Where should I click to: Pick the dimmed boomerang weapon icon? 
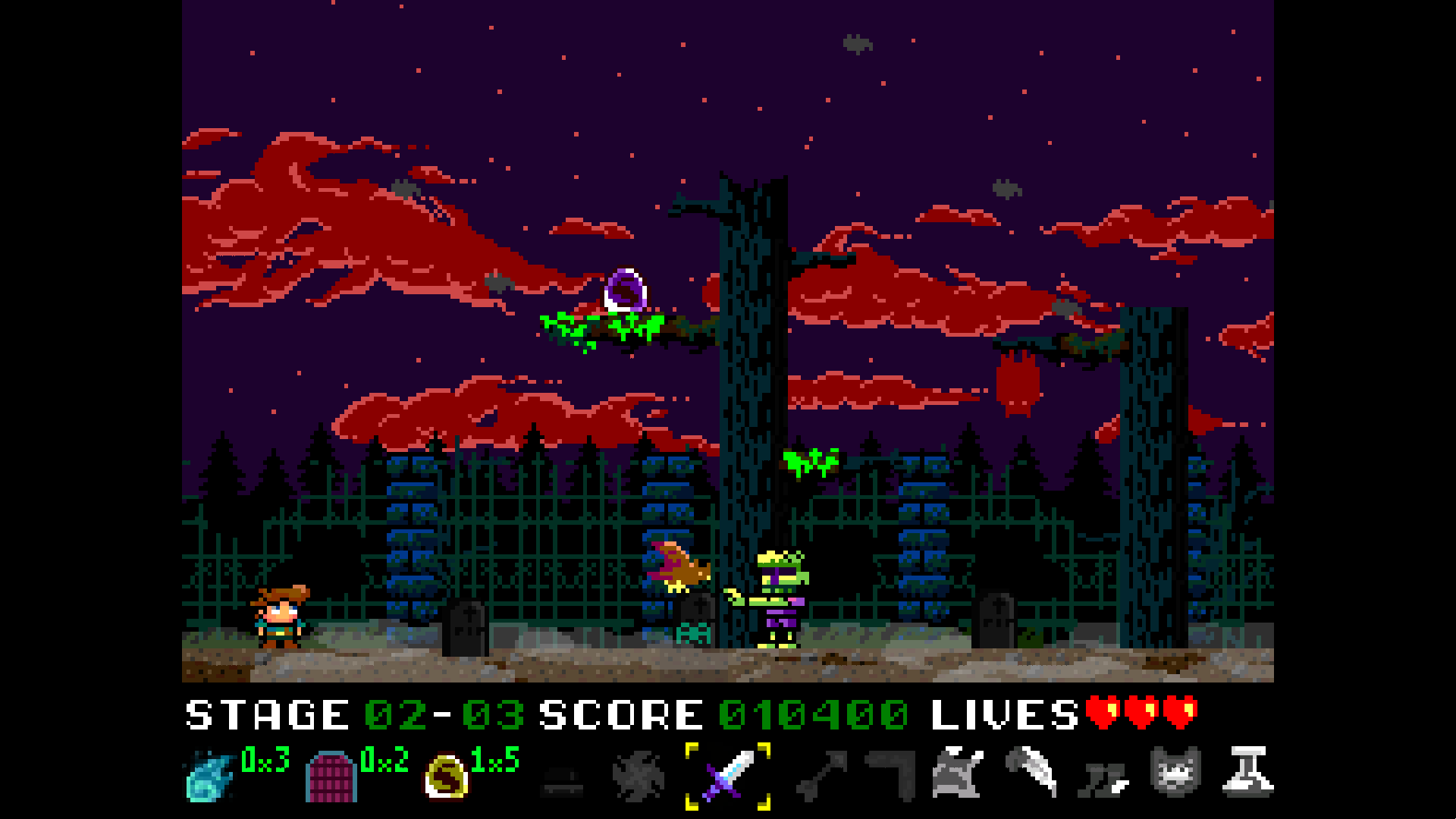click(892, 775)
